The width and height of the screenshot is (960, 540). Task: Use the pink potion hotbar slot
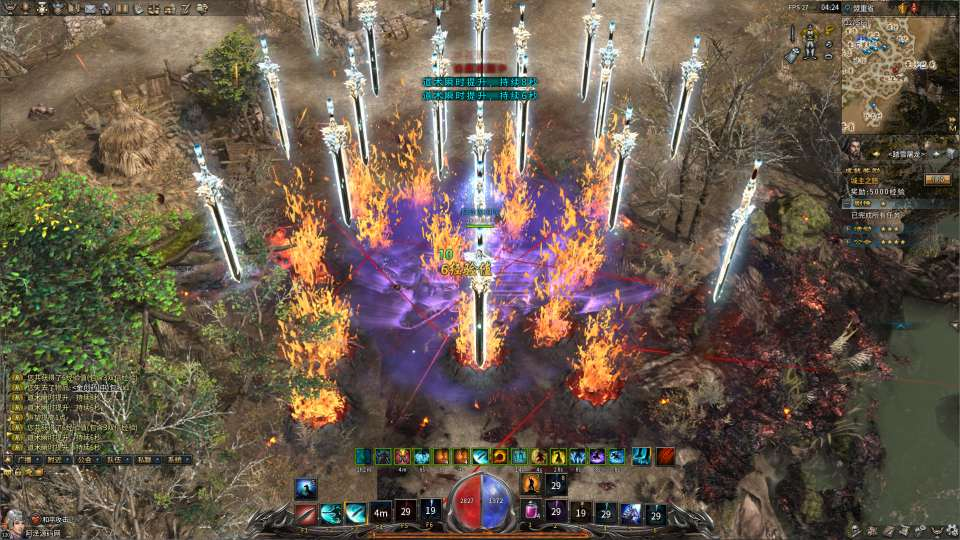click(x=531, y=513)
